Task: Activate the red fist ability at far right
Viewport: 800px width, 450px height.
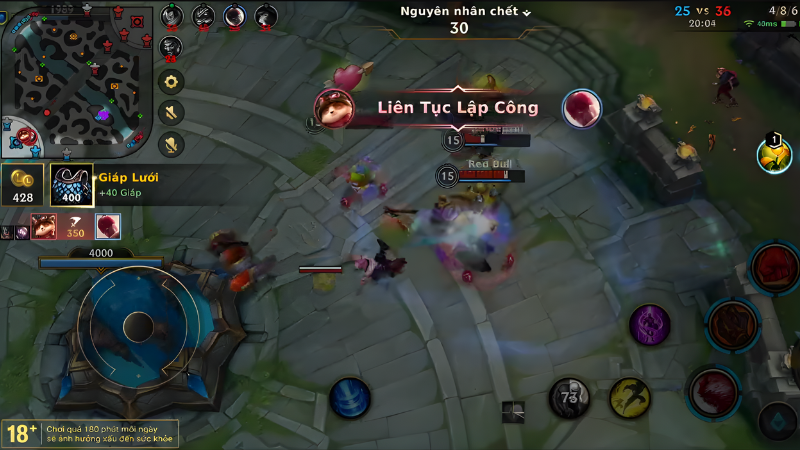Action: point(774,266)
